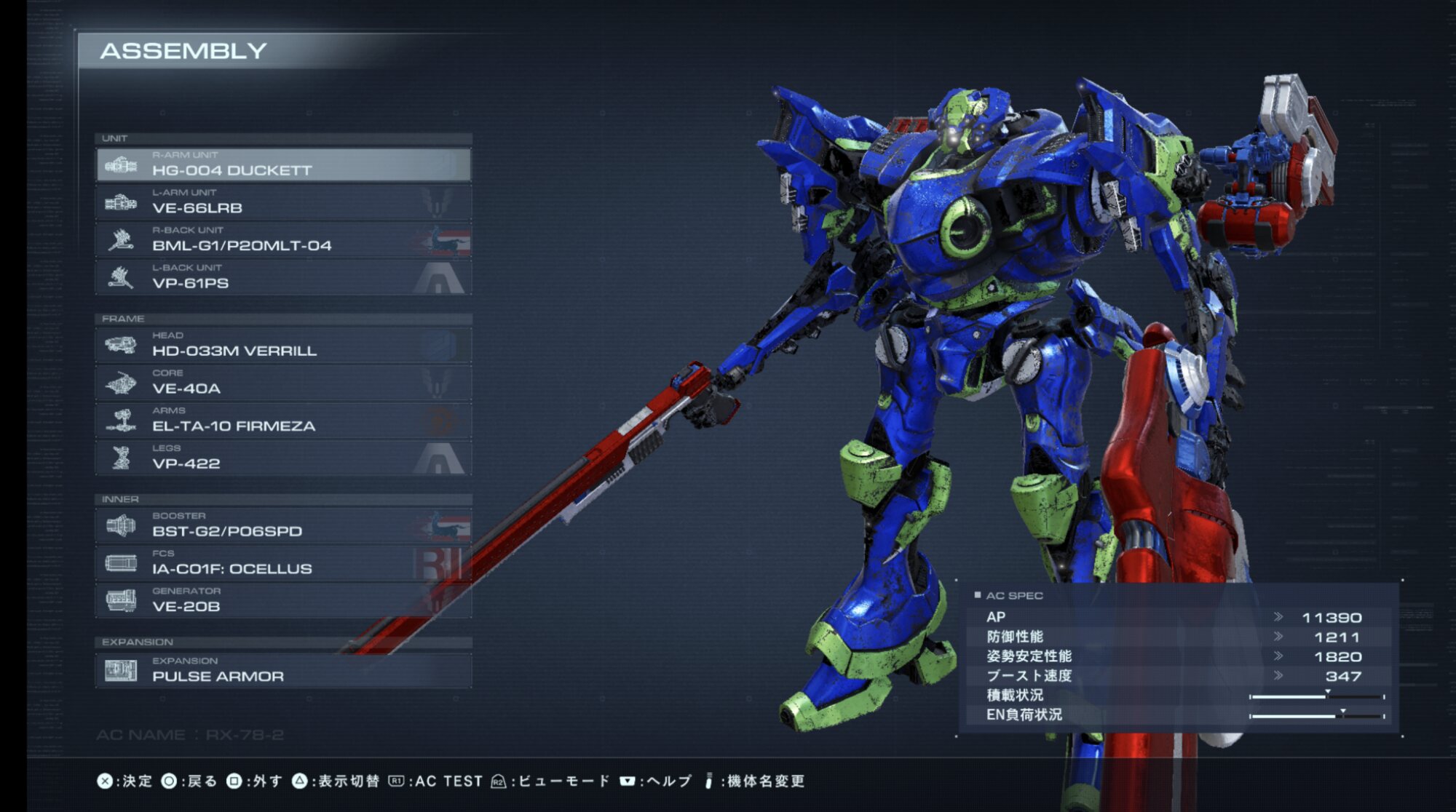Choose the R-BACK UNIT BML-G1/P20MLT-04 slot
Image resolution: width=1456 pixels, height=812 pixels.
283,240
